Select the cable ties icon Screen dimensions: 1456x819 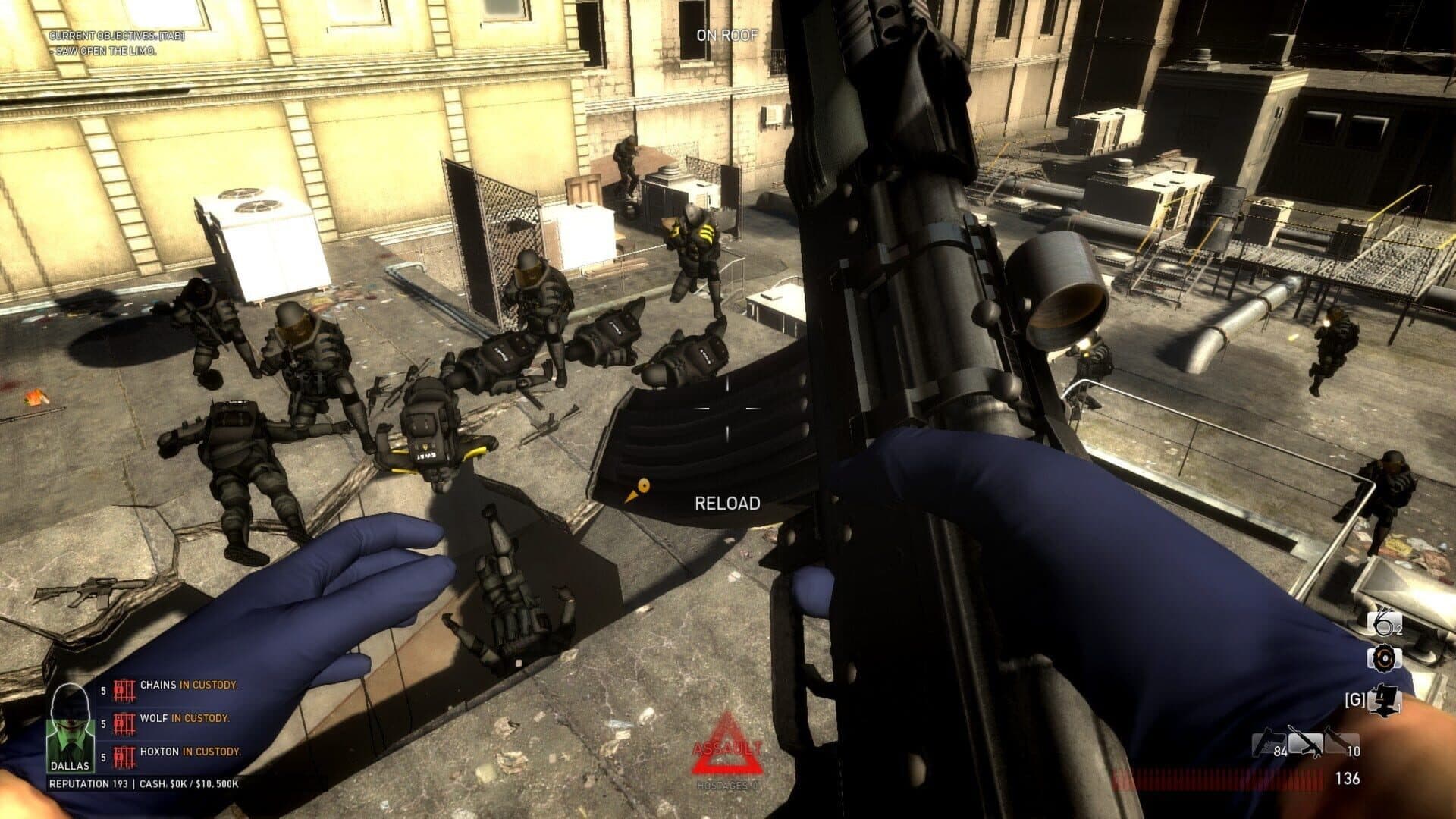1384,623
